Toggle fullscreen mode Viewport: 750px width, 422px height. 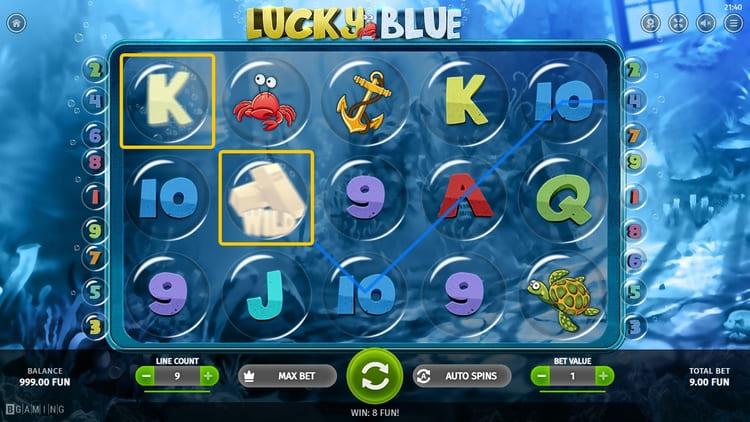[678, 23]
